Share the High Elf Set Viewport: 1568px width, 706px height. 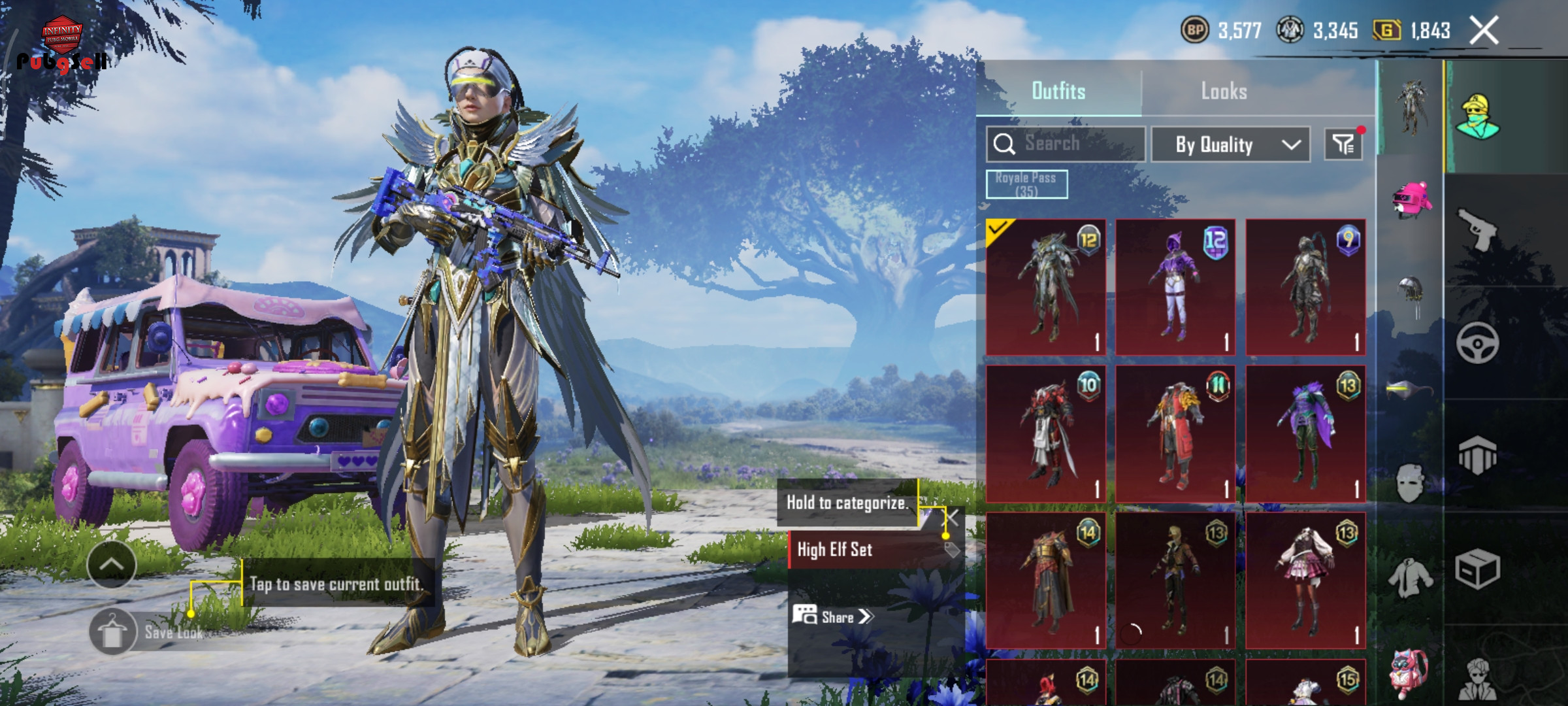point(833,616)
